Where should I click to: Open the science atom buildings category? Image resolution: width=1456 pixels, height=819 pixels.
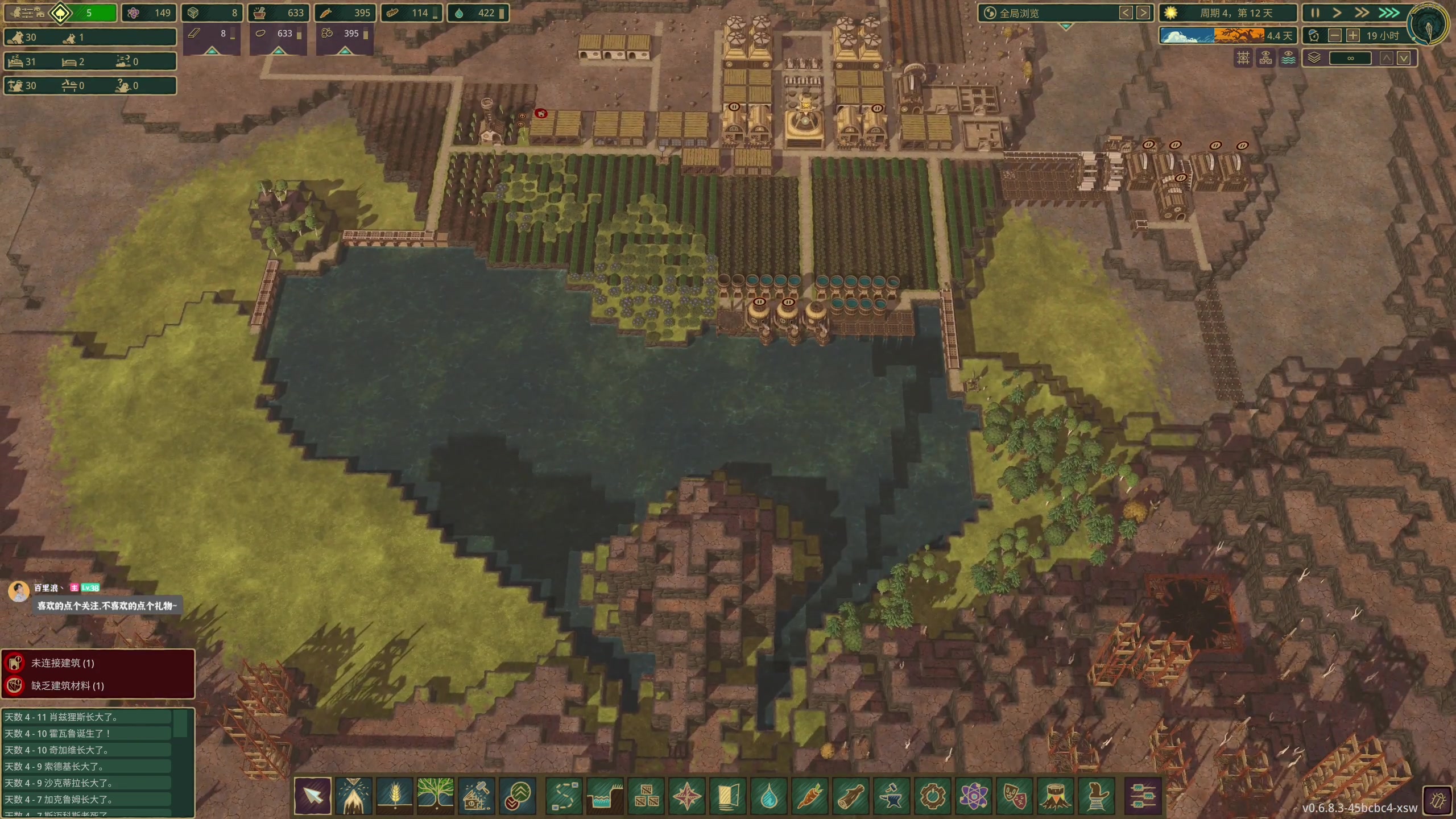[974, 796]
